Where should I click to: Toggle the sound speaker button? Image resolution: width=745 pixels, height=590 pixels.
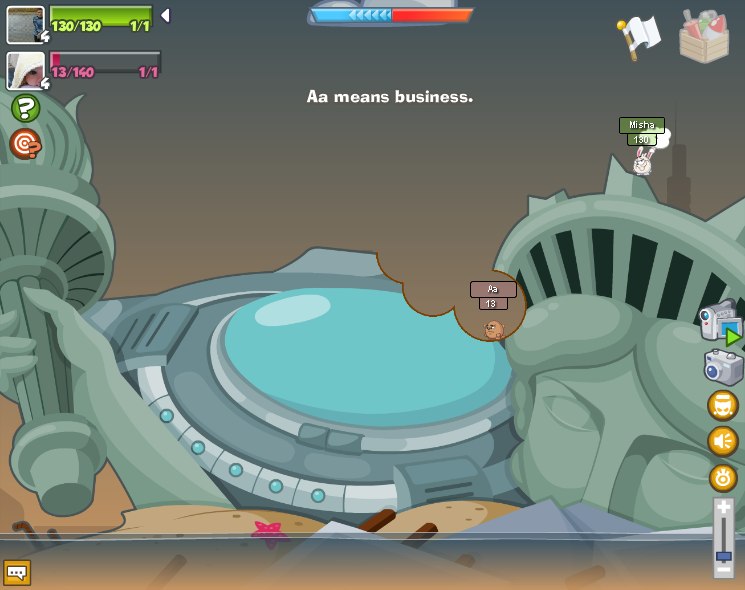click(x=722, y=441)
